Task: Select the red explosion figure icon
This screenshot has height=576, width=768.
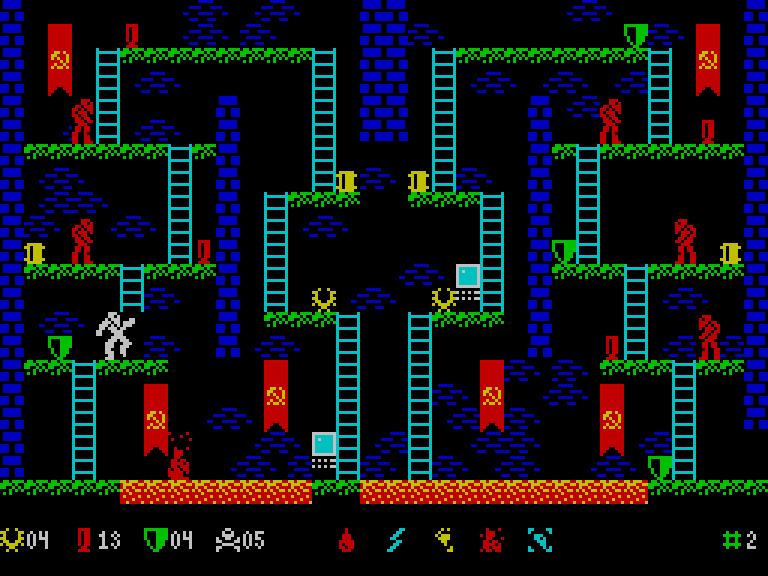Action: click(x=491, y=541)
